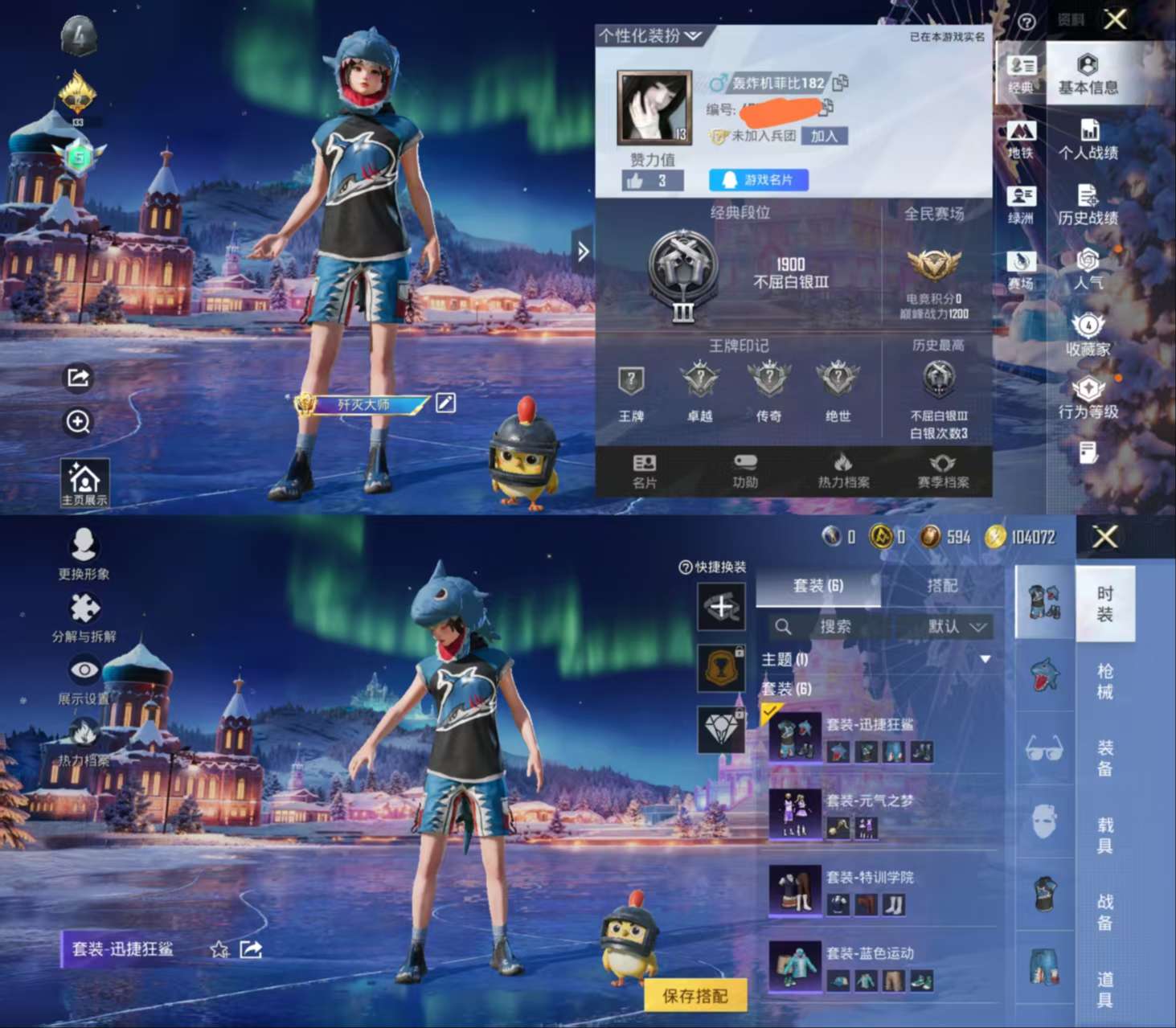Switch to the 枪械 firearms category
This screenshot has width=1176, height=1028.
[1105, 681]
